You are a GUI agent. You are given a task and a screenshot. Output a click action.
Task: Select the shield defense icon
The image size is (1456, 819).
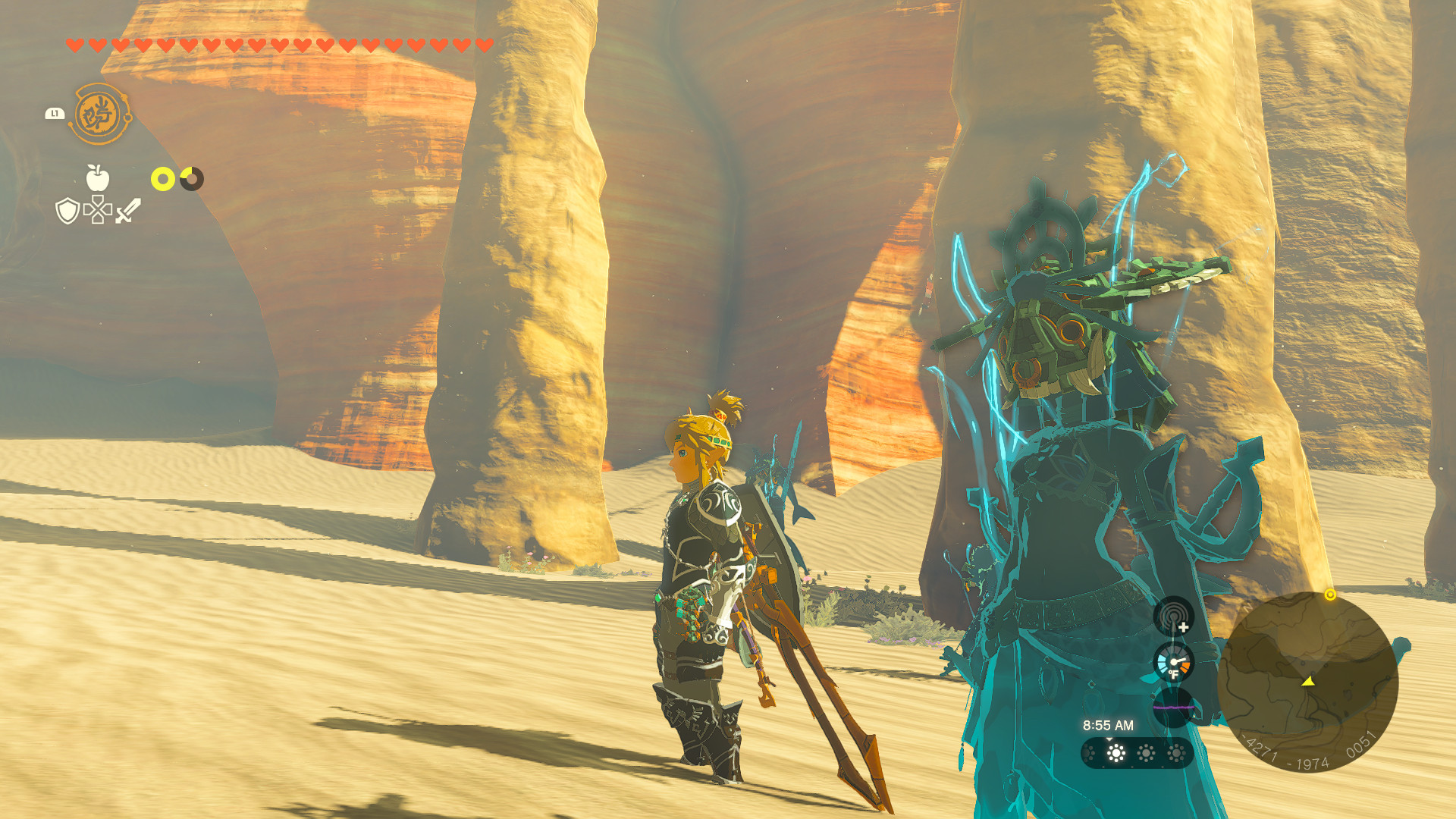pyautogui.click(x=67, y=212)
